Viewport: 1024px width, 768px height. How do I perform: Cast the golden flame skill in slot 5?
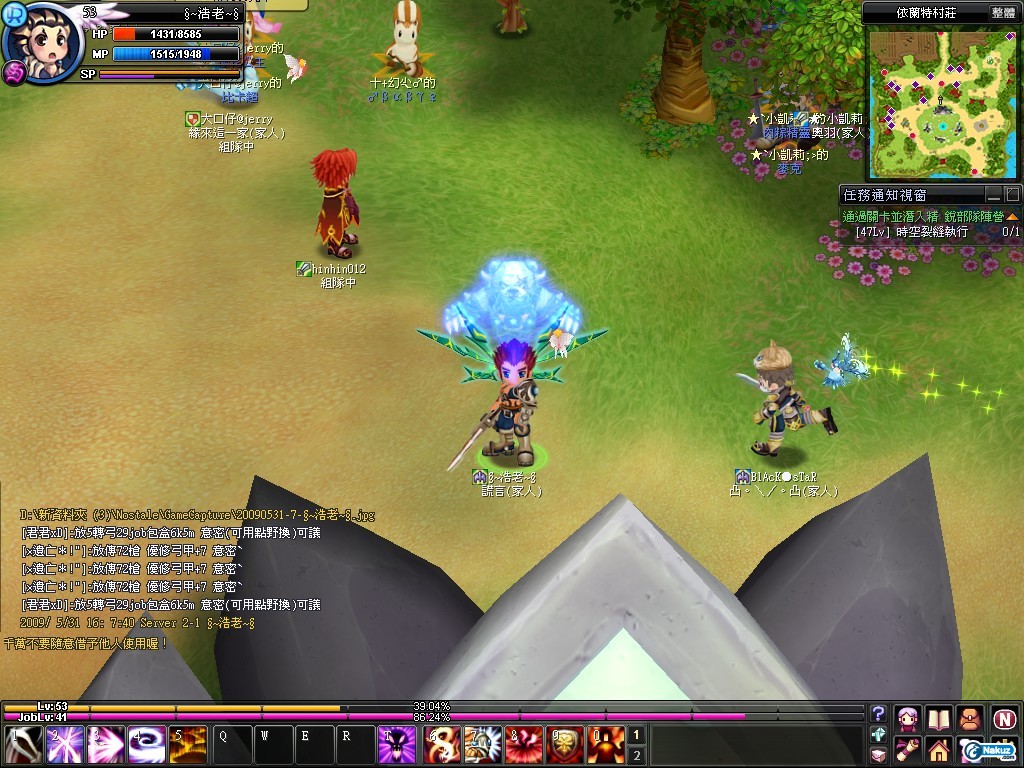tap(188, 746)
